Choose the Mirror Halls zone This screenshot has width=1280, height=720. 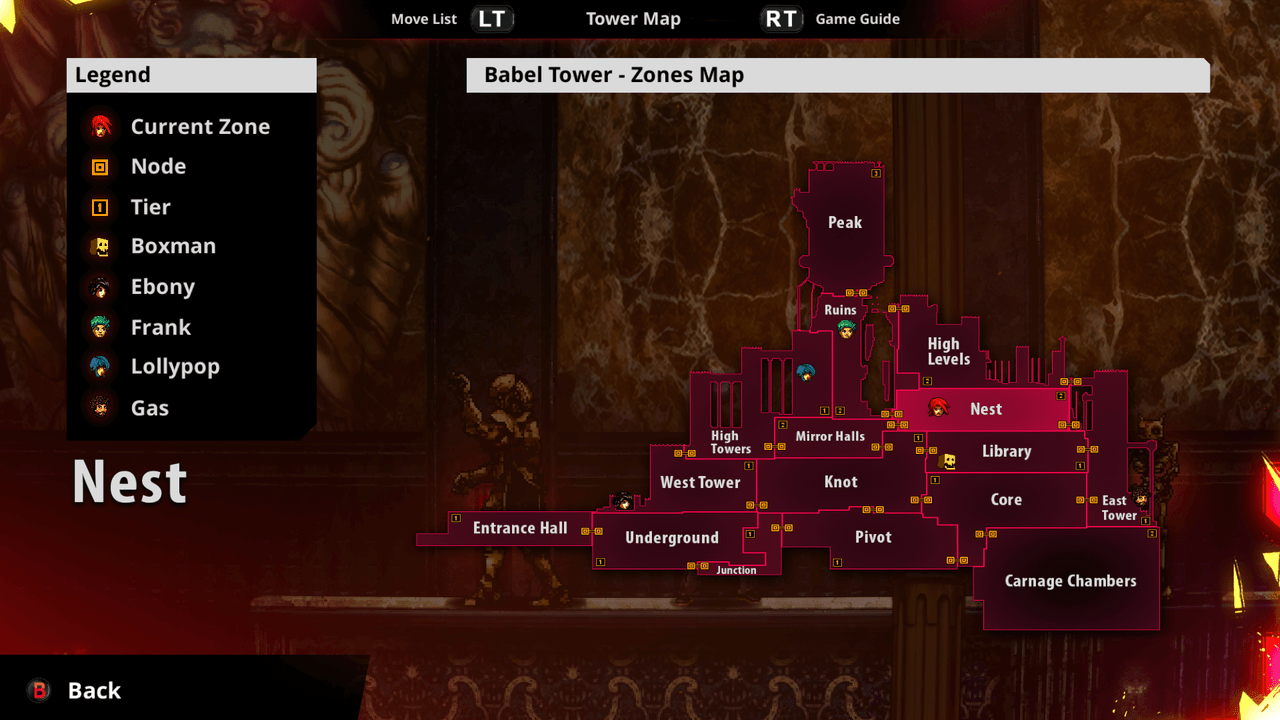point(830,437)
